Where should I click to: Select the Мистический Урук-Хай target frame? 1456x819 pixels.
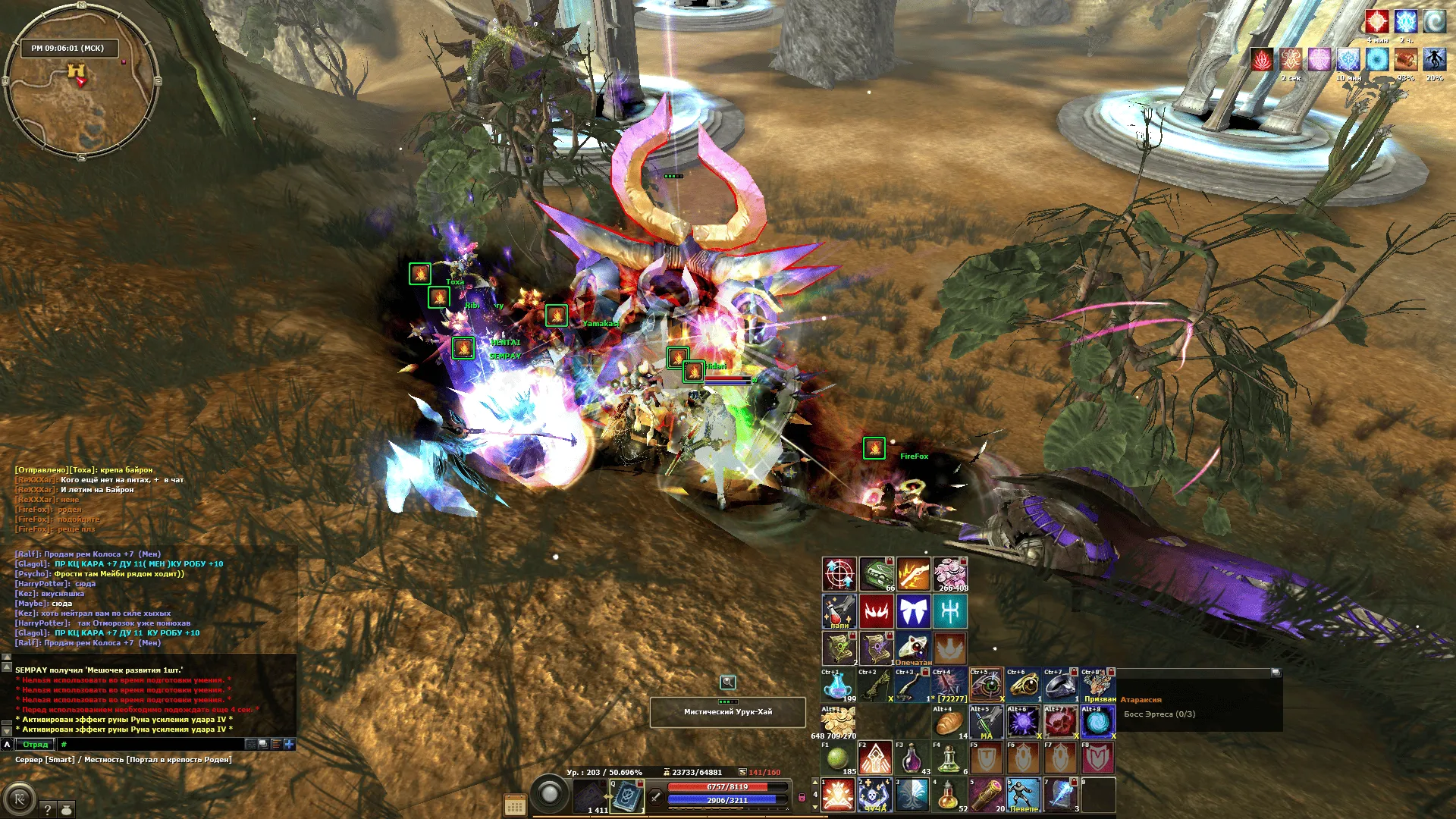point(727,712)
